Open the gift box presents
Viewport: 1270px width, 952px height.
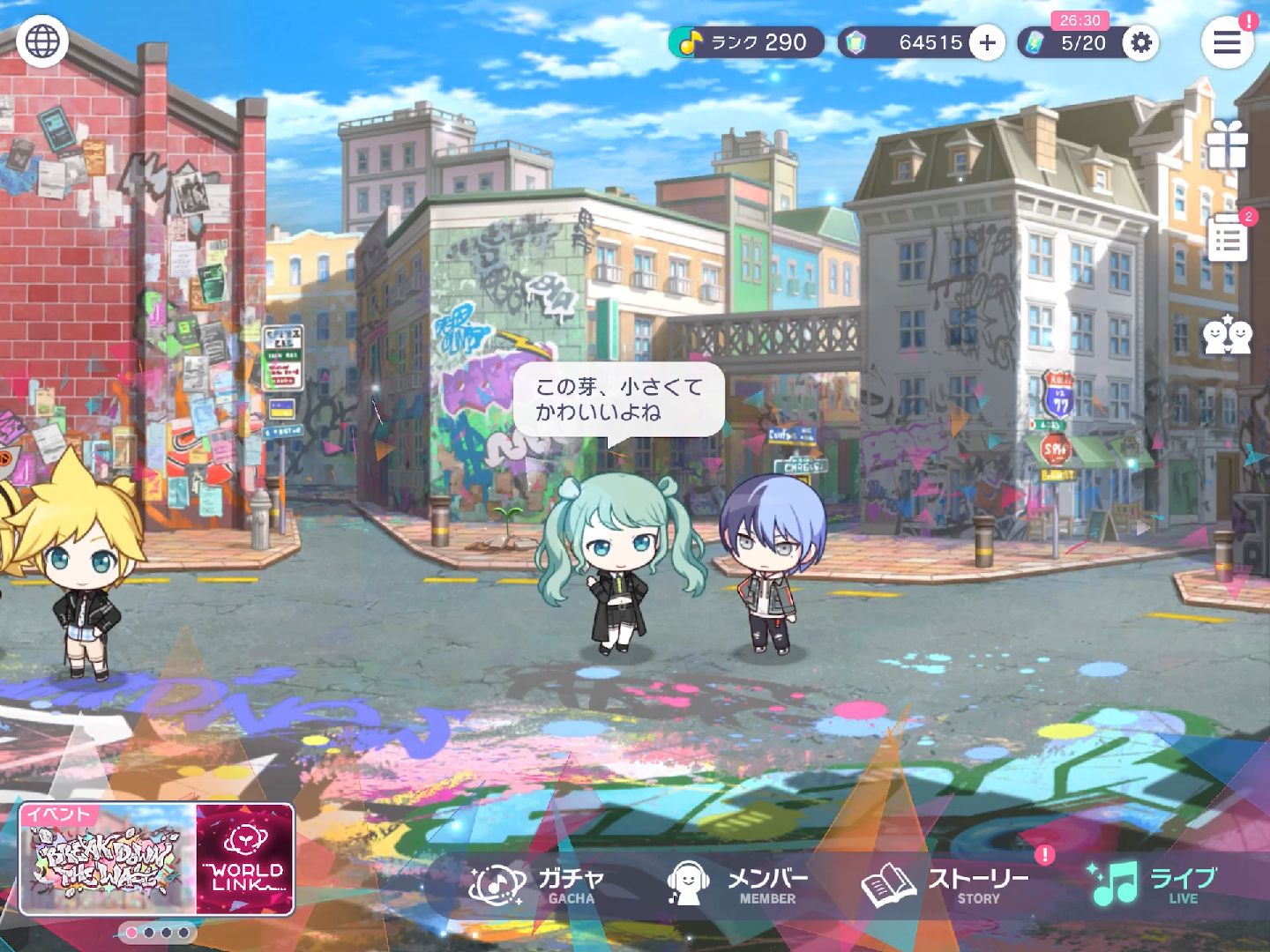[1227, 145]
